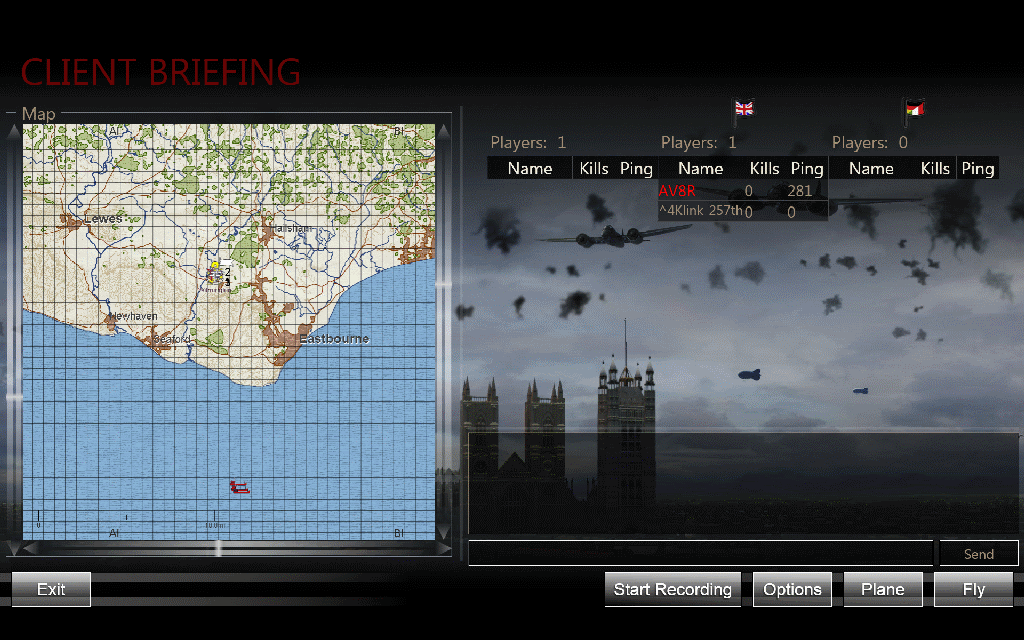Click the Start Recording button
The image size is (1024, 640).
[673, 589]
